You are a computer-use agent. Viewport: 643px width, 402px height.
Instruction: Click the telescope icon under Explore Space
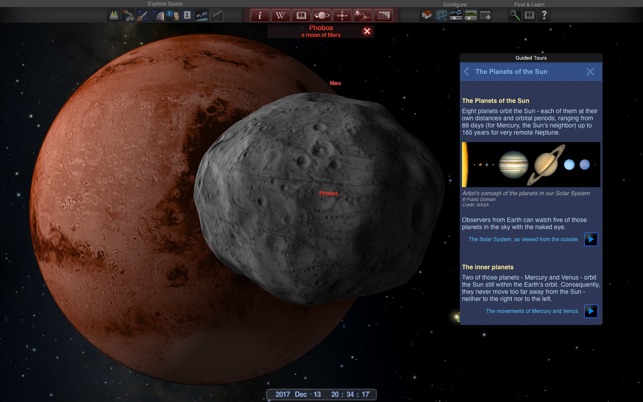click(x=144, y=16)
